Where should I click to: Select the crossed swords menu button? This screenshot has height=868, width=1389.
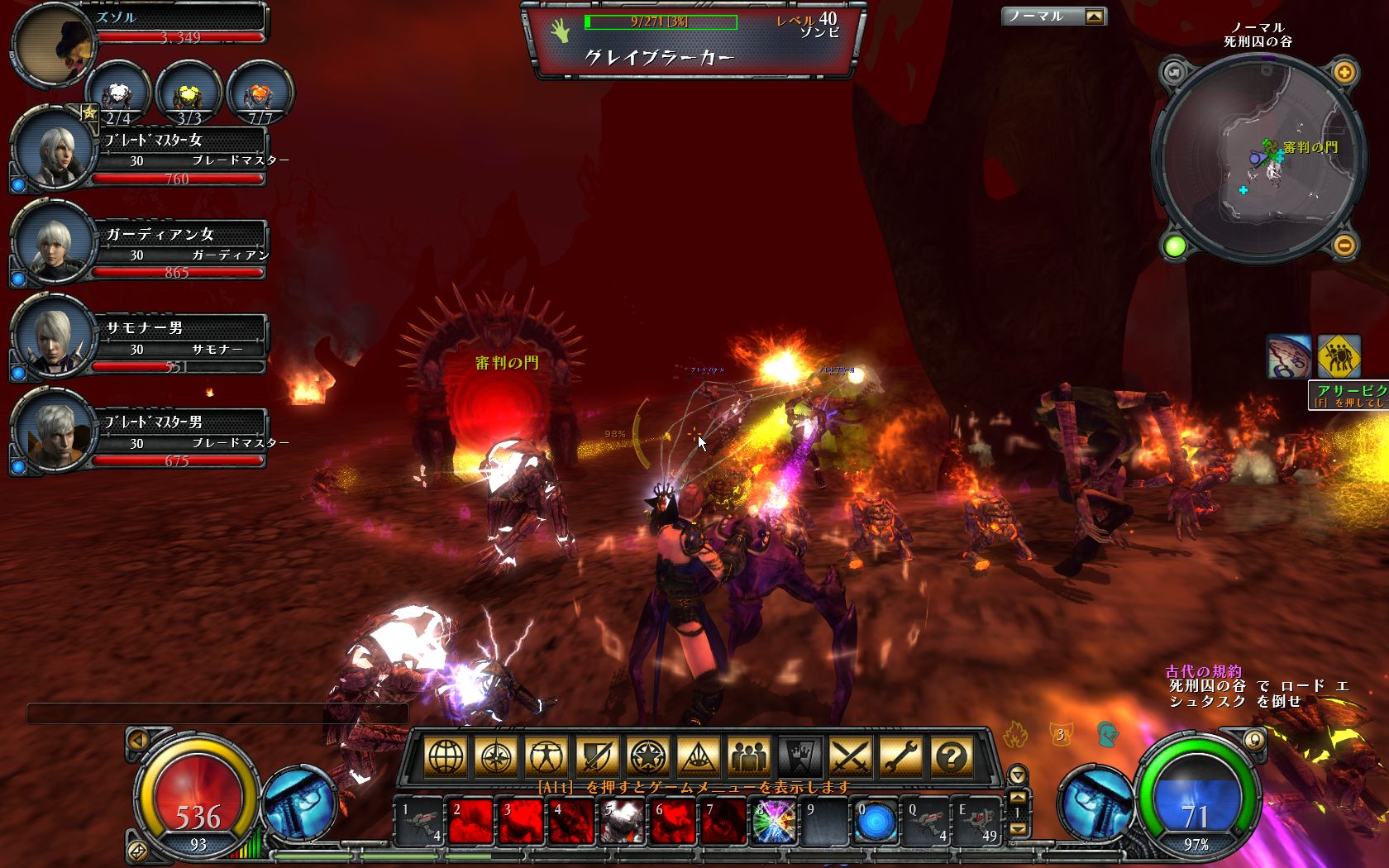(851, 756)
